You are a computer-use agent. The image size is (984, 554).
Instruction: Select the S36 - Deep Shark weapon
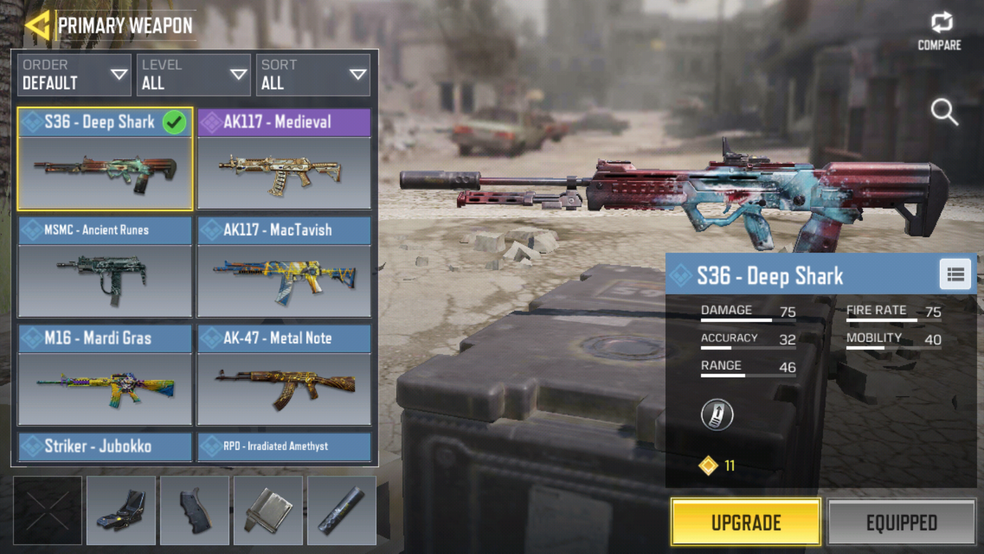(105, 159)
